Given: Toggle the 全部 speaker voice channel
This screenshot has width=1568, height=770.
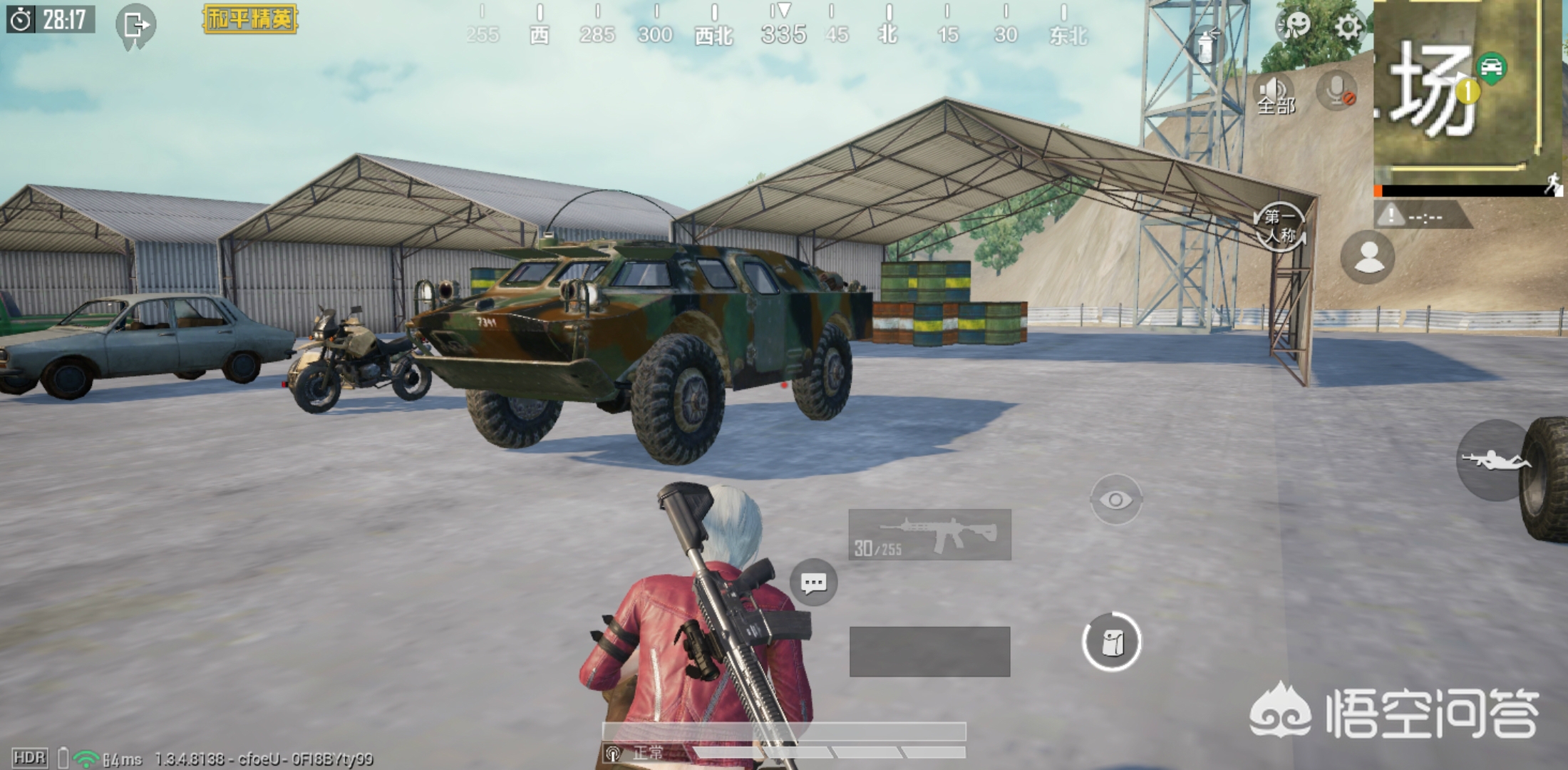Looking at the screenshot, I should click(x=1274, y=94).
